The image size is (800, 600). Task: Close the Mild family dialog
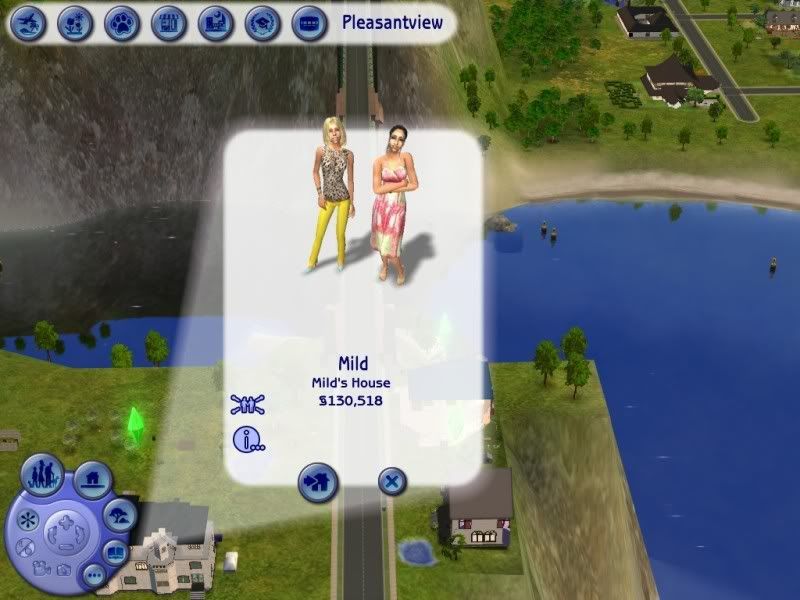pyautogui.click(x=393, y=482)
